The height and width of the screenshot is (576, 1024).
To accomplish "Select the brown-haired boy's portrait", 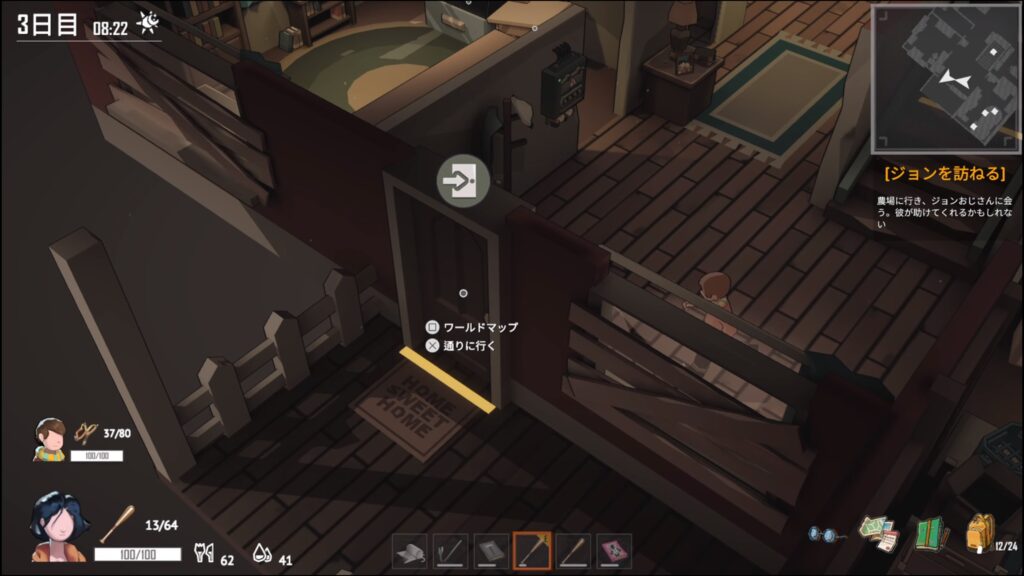I will pyautogui.click(x=50, y=439).
